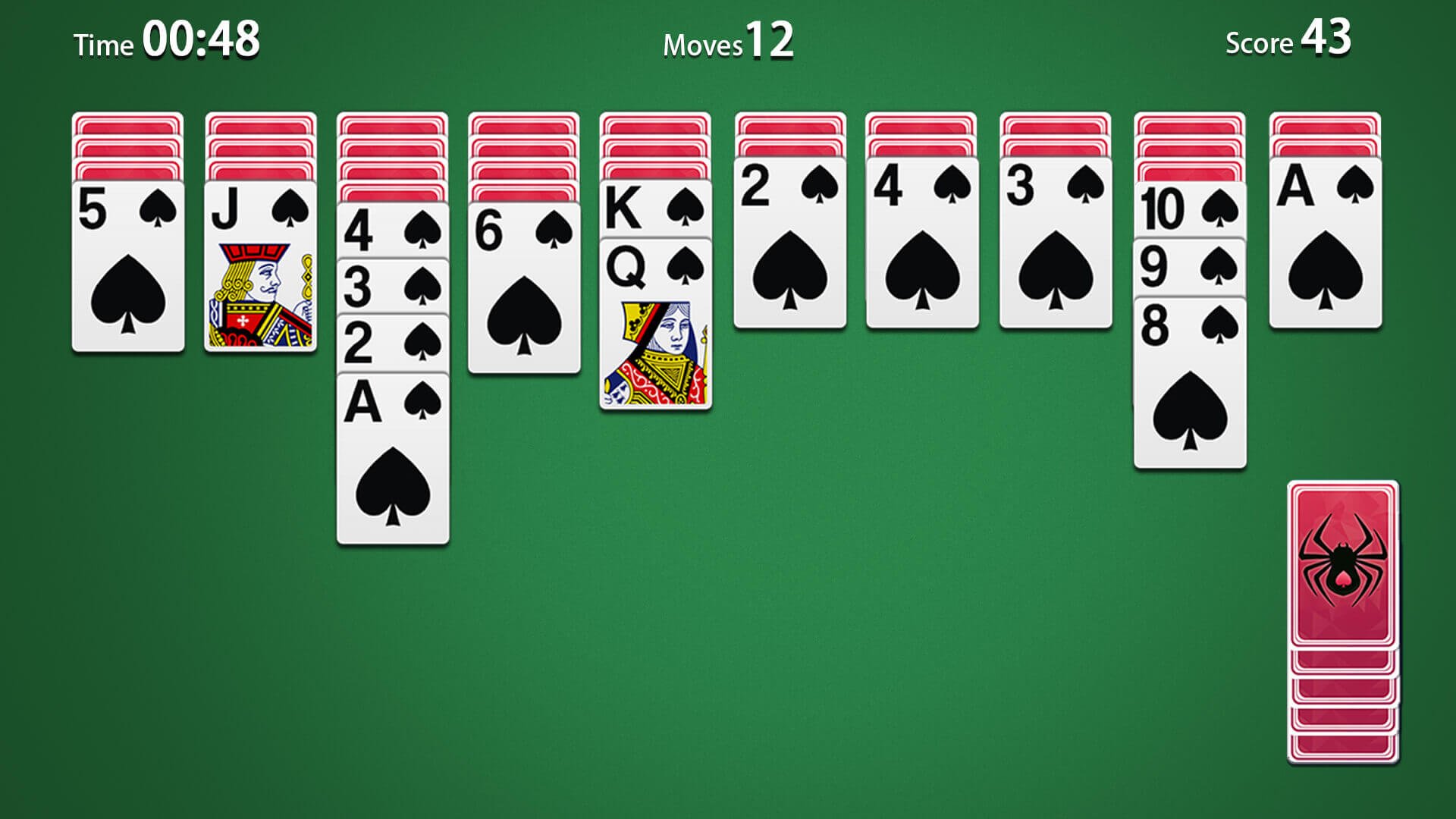Image resolution: width=1456 pixels, height=819 pixels.
Task: Click the 8 of spades below the 9
Action: point(1188,379)
